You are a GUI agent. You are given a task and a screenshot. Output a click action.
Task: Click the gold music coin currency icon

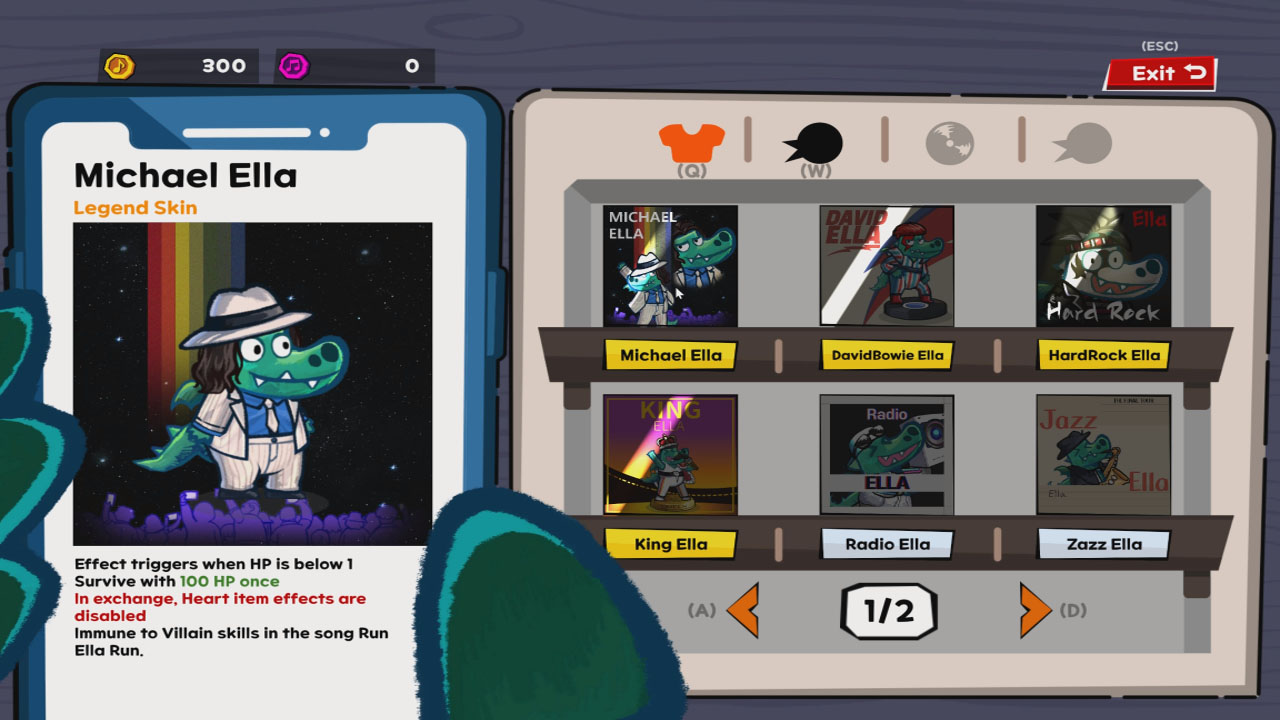click(122, 65)
